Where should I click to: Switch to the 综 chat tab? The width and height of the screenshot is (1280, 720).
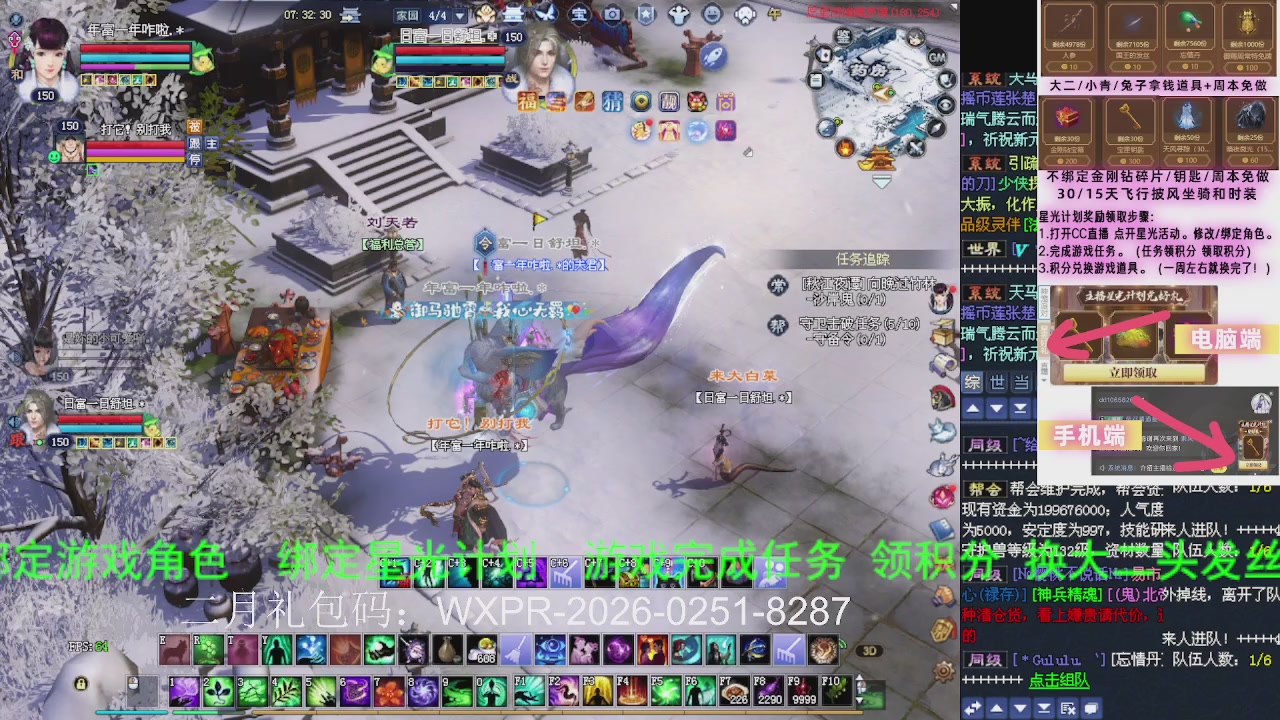tap(971, 382)
